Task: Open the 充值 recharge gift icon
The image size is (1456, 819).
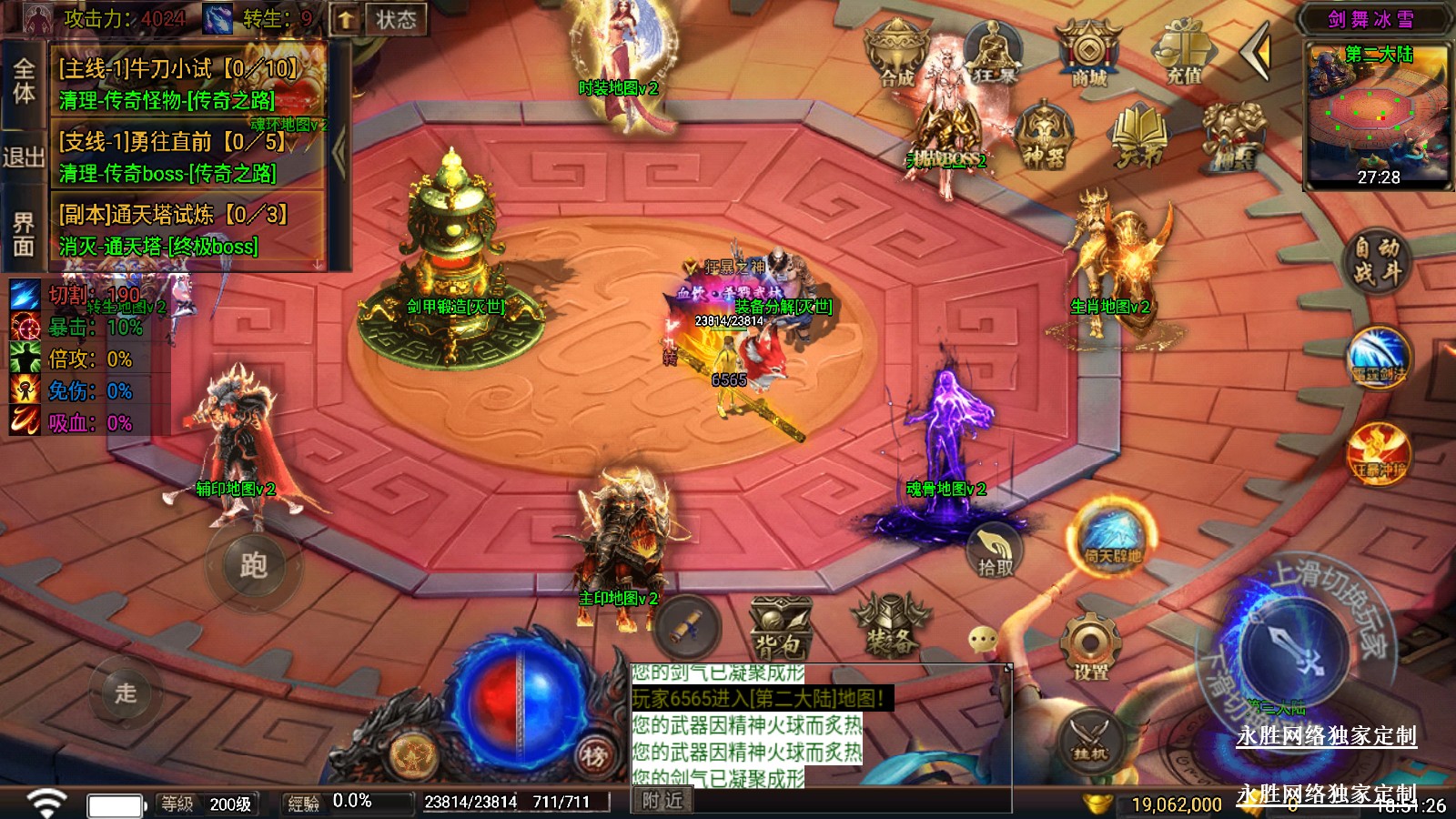Action: click(x=1183, y=55)
